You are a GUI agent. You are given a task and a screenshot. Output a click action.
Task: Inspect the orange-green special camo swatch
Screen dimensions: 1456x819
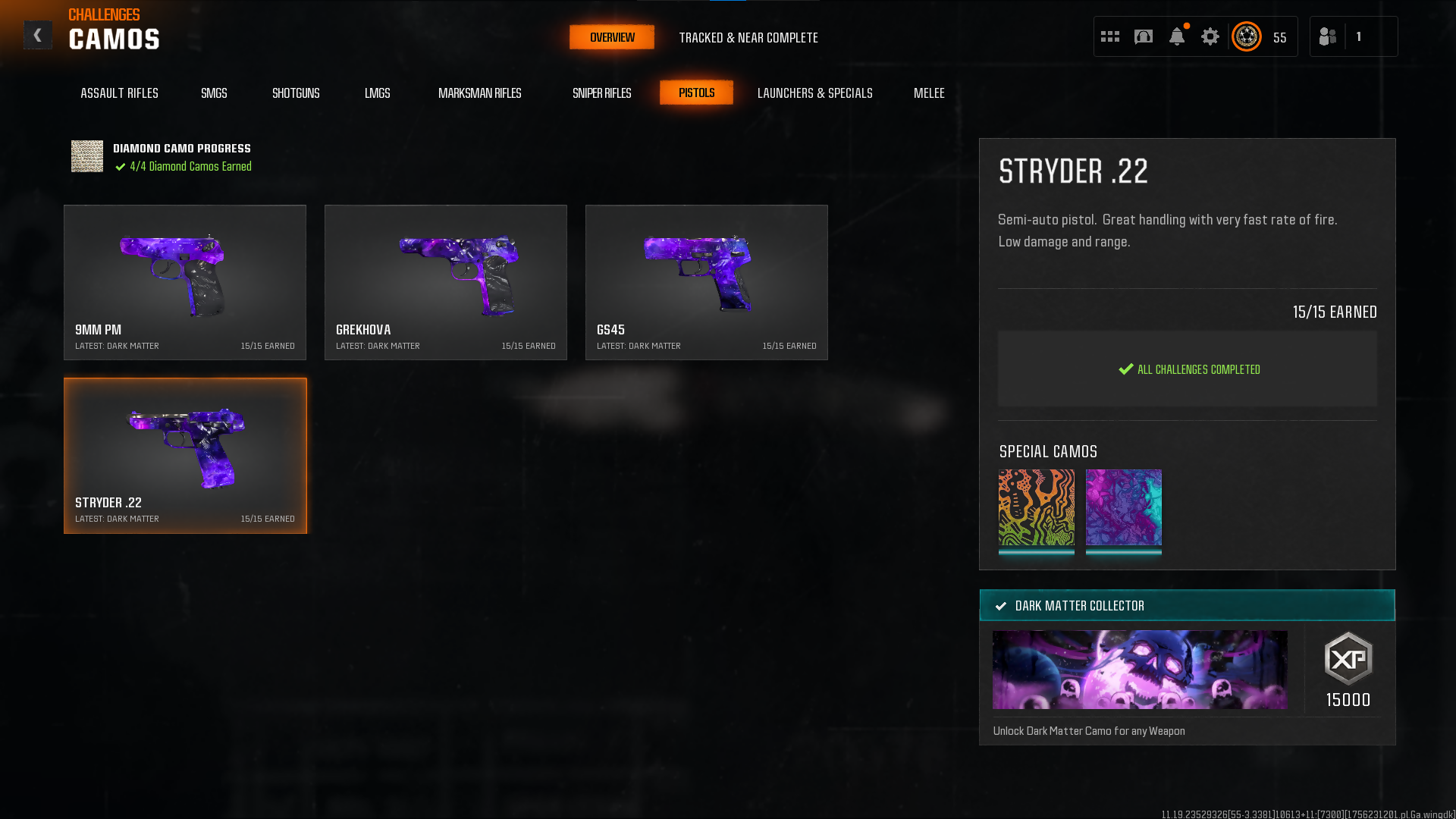[1036, 507]
